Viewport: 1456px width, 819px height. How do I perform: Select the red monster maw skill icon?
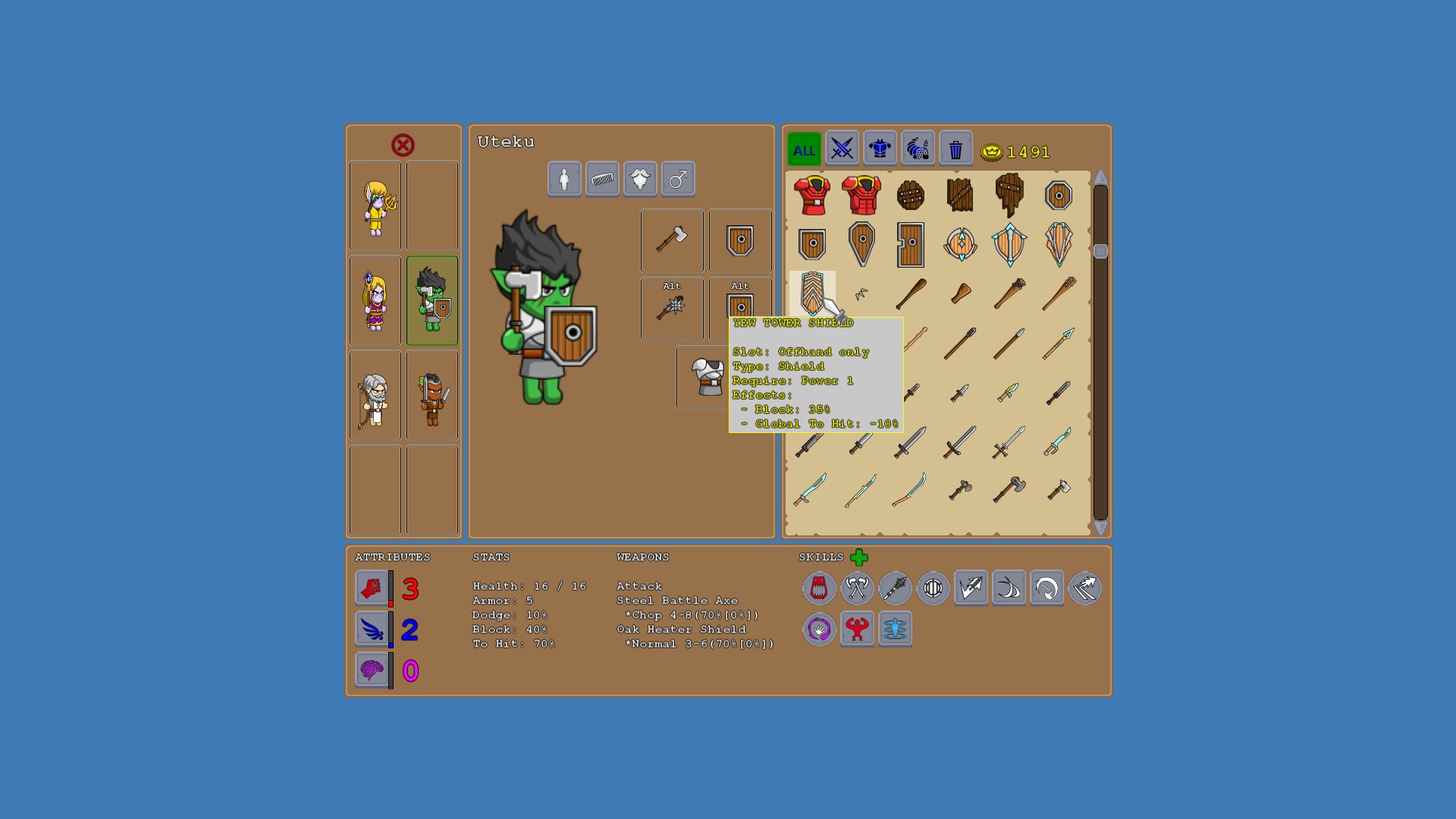(x=819, y=588)
